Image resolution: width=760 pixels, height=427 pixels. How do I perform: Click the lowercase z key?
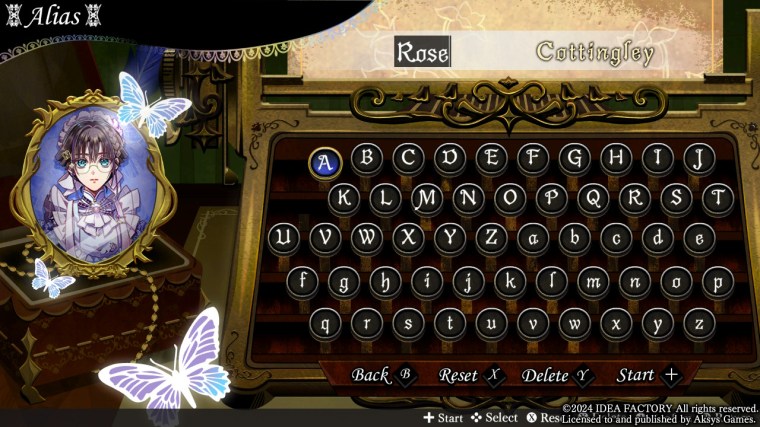point(699,323)
